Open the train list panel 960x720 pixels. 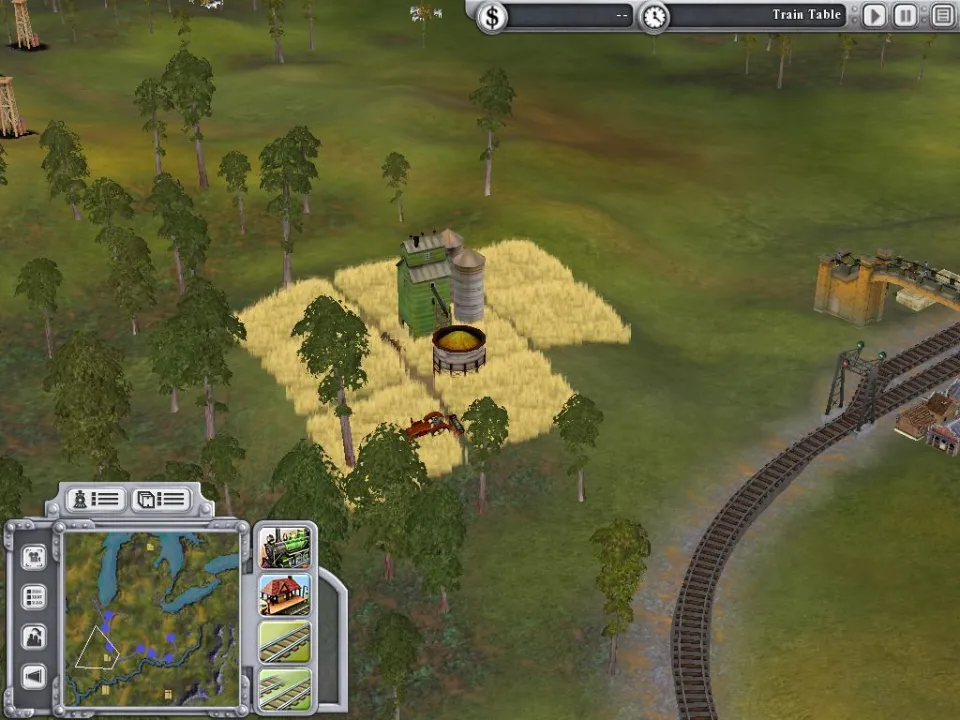(95, 499)
